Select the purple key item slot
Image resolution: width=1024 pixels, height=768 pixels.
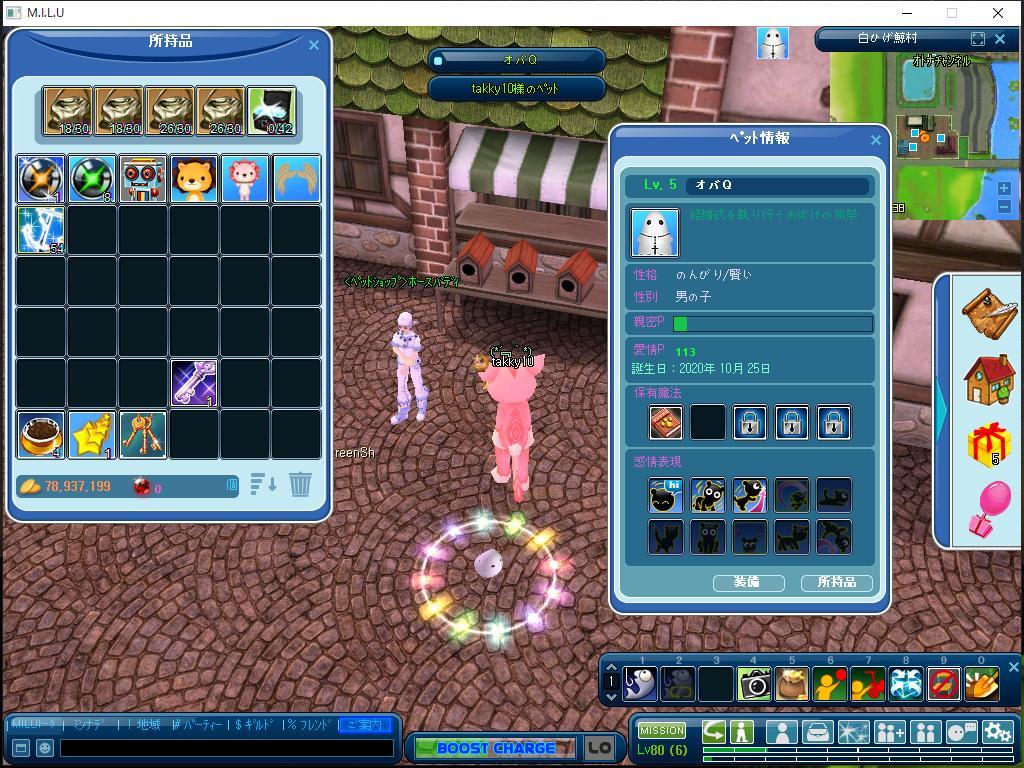coord(195,384)
